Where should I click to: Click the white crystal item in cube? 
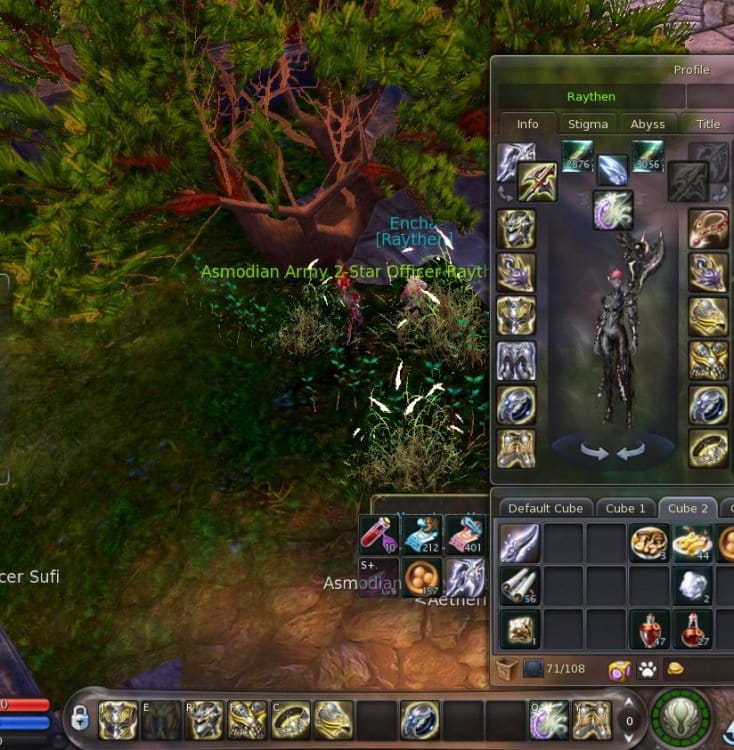coord(693,587)
